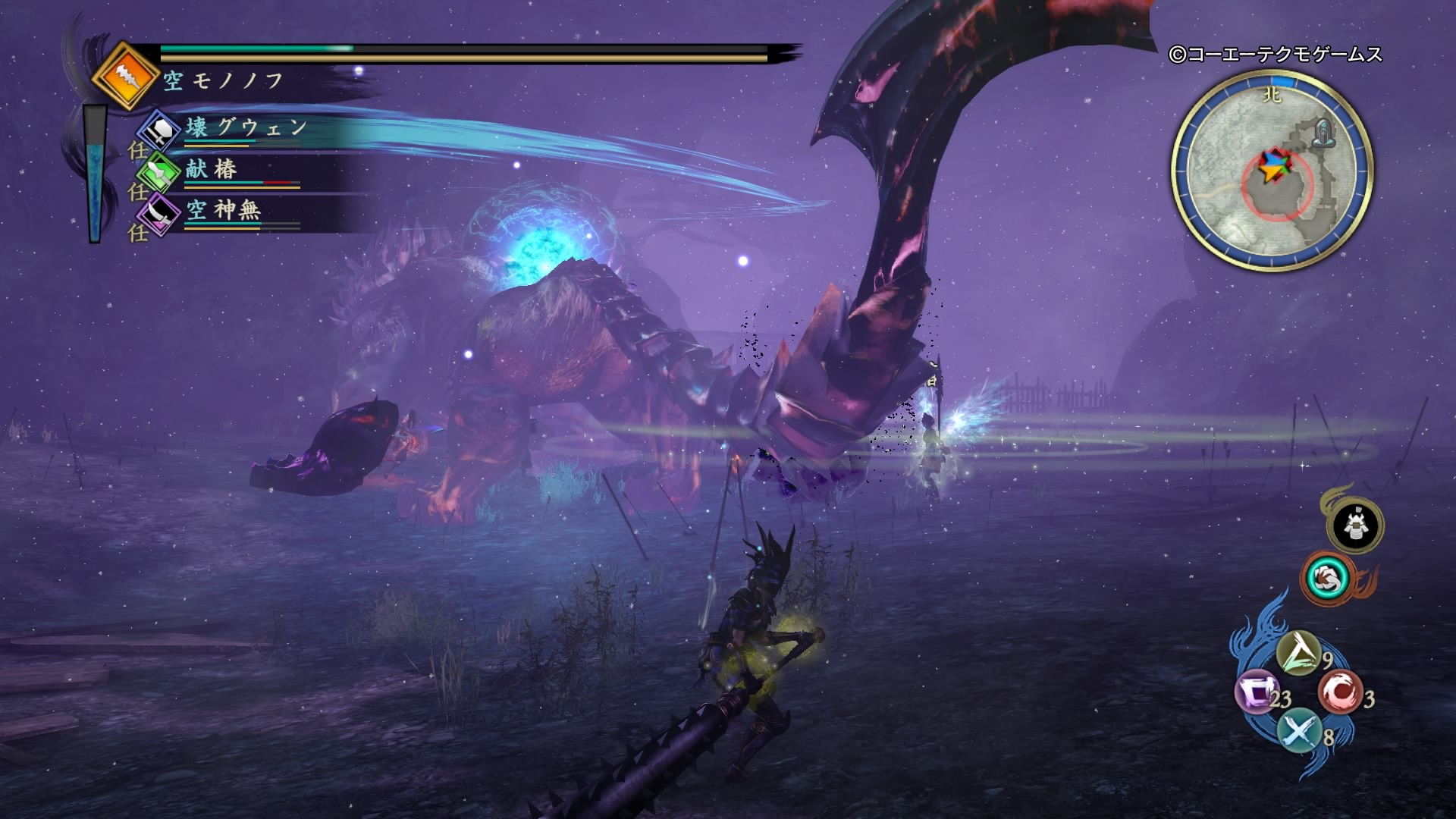Use the purple square skill with 23 charges
Image resolution: width=1456 pixels, height=819 pixels.
click(1257, 693)
